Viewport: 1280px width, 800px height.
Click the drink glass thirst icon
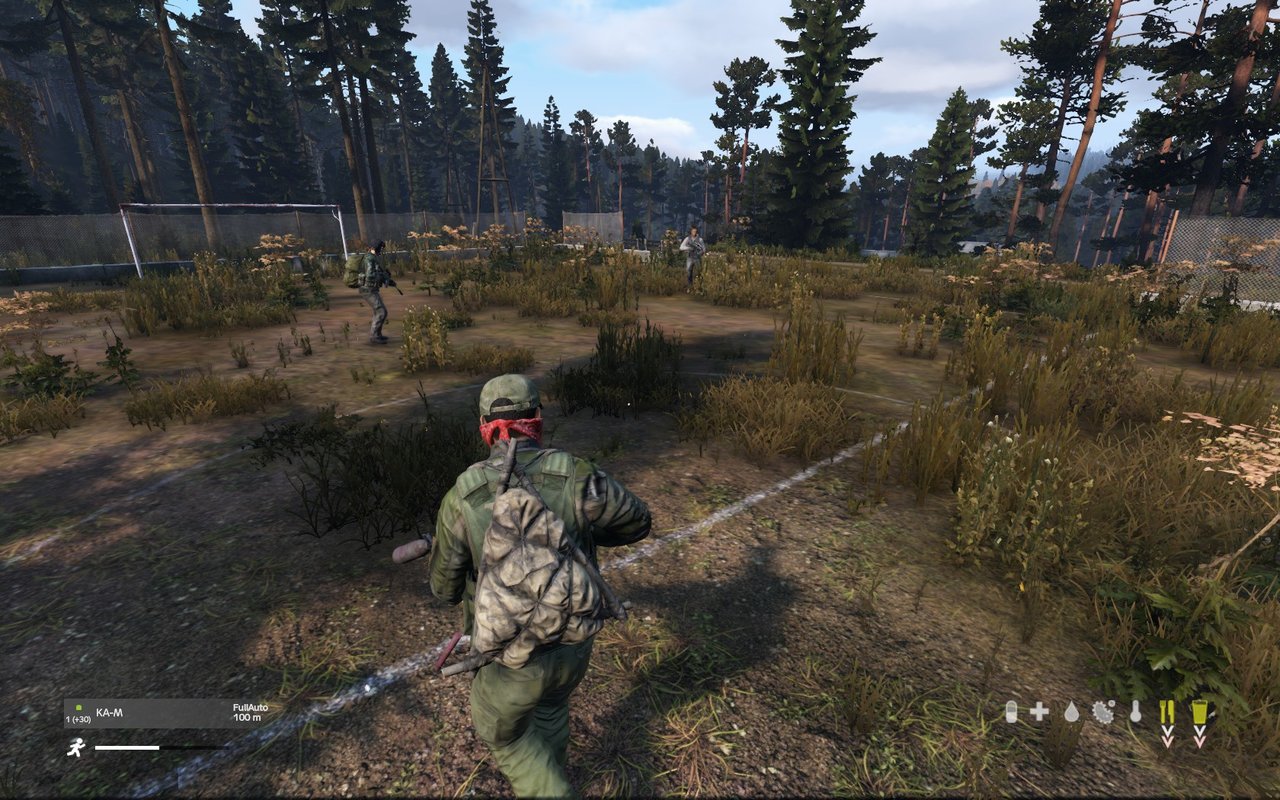coord(1200,712)
